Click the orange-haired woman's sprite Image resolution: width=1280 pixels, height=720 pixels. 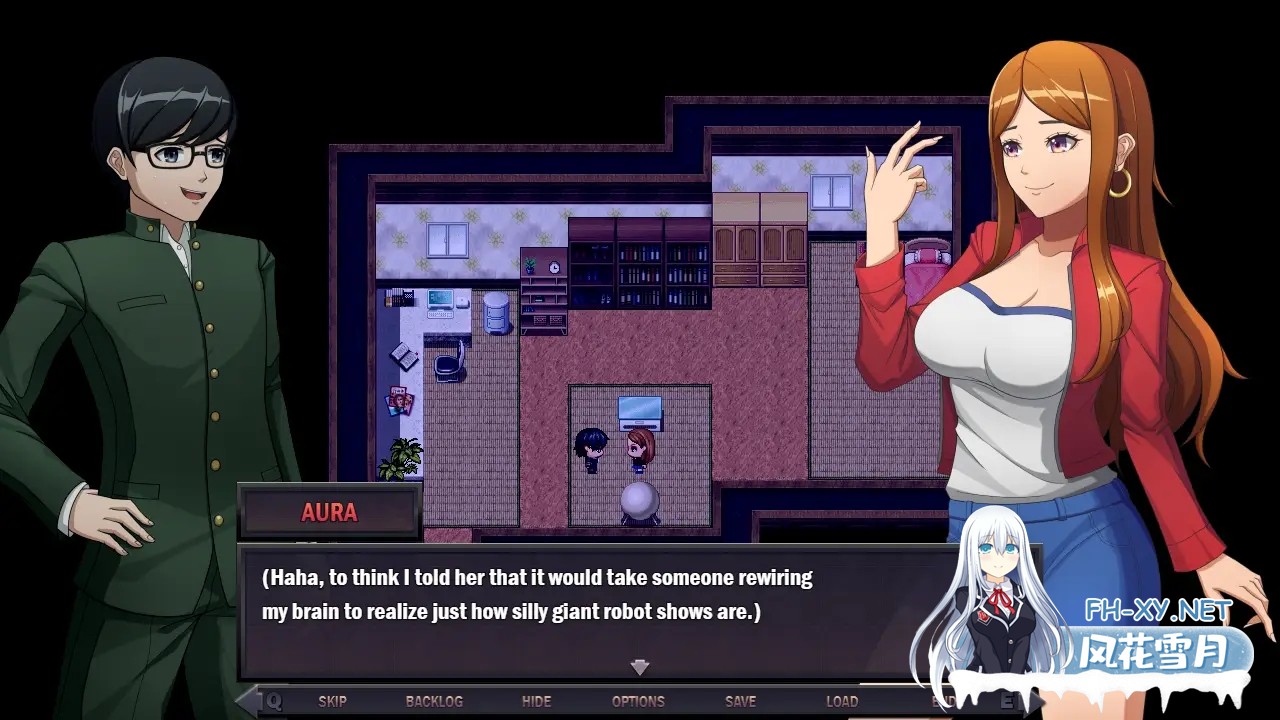point(1040,300)
